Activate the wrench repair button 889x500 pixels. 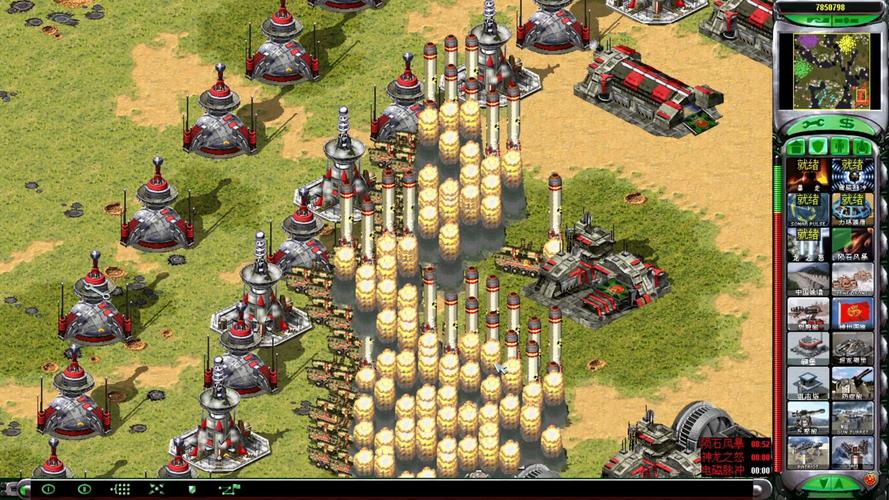tap(812, 123)
